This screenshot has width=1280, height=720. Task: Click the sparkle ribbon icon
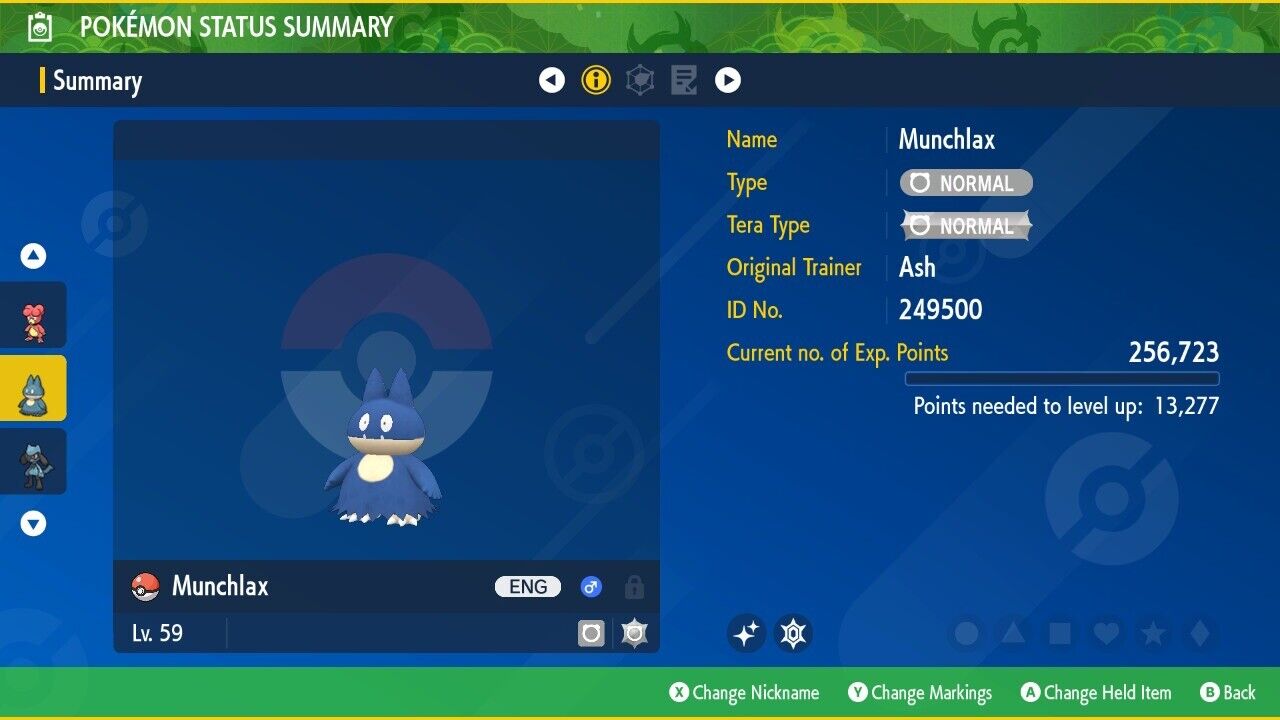coord(746,633)
